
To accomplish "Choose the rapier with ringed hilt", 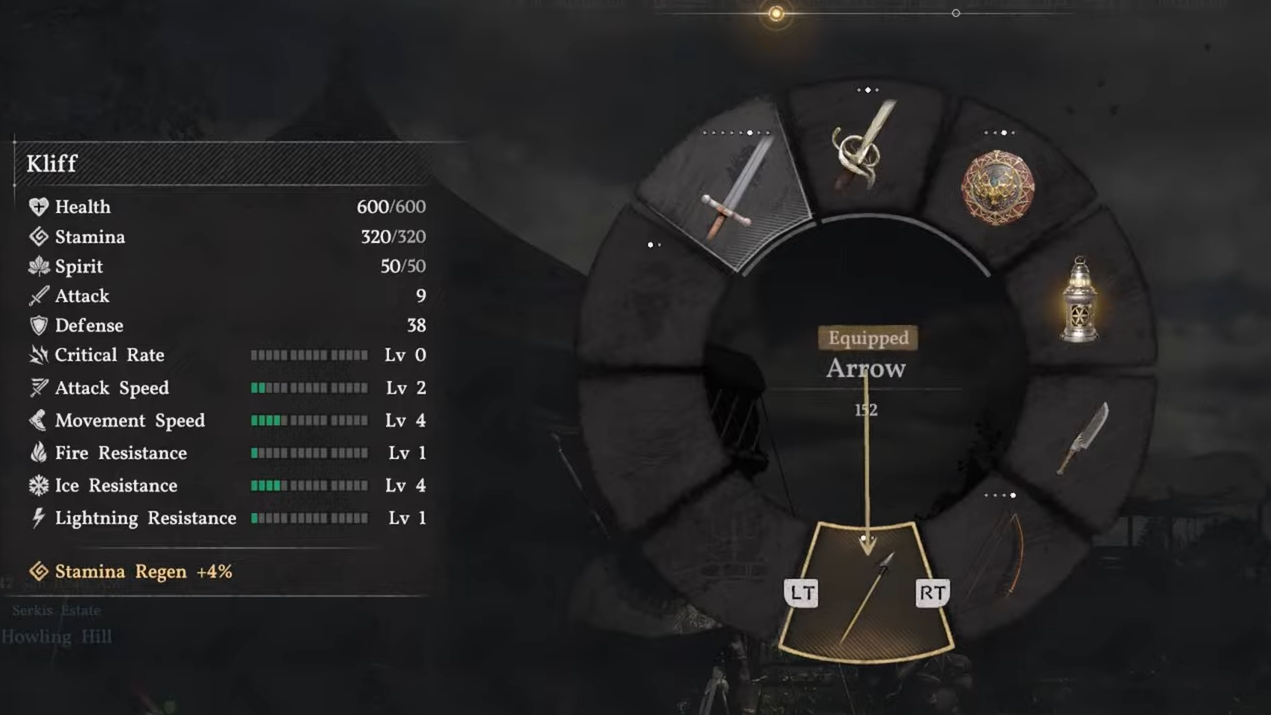I will point(865,147).
